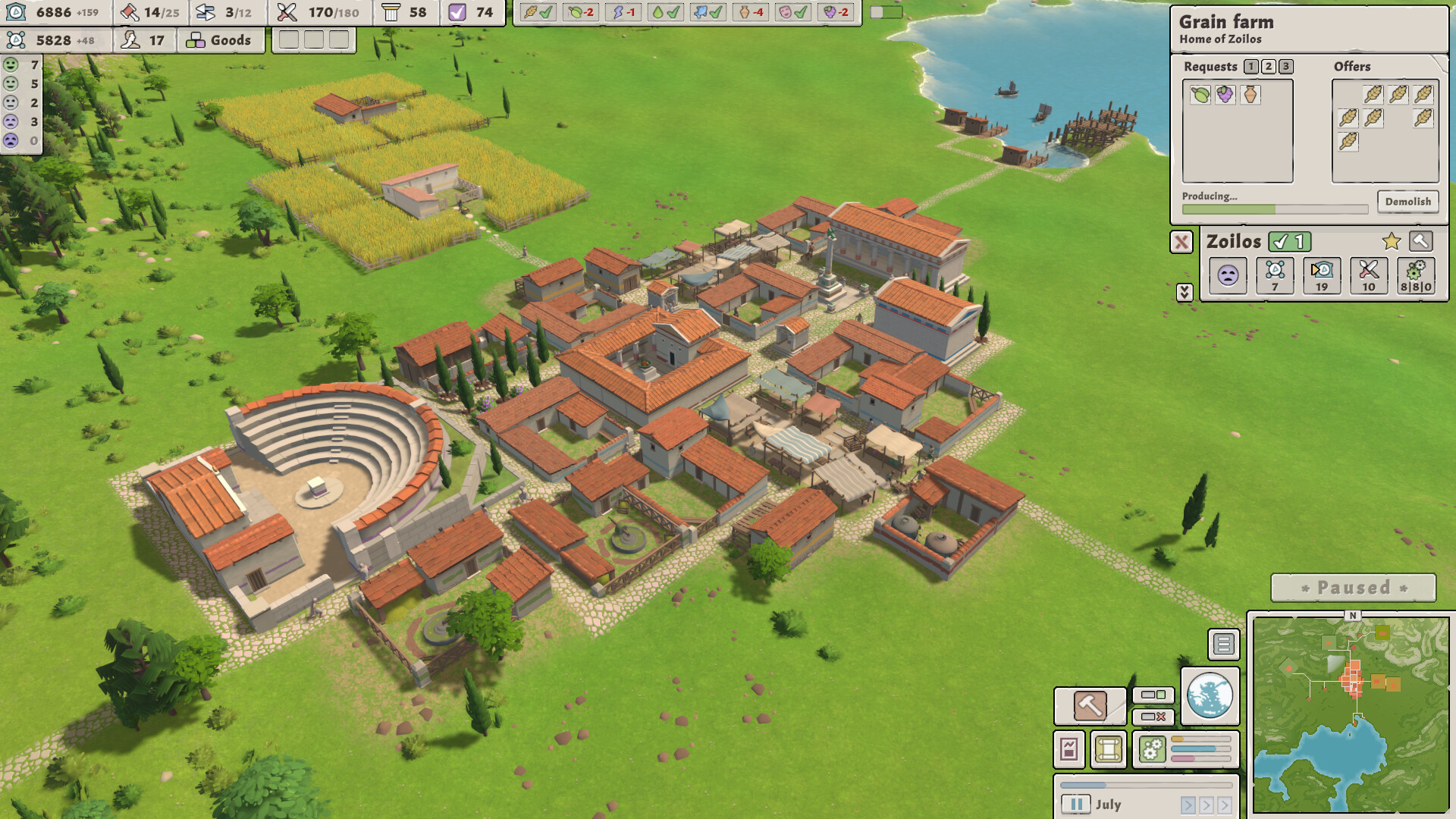The width and height of the screenshot is (1456, 819).
Task: Click the olive request icon
Action: click(x=1200, y=95)
